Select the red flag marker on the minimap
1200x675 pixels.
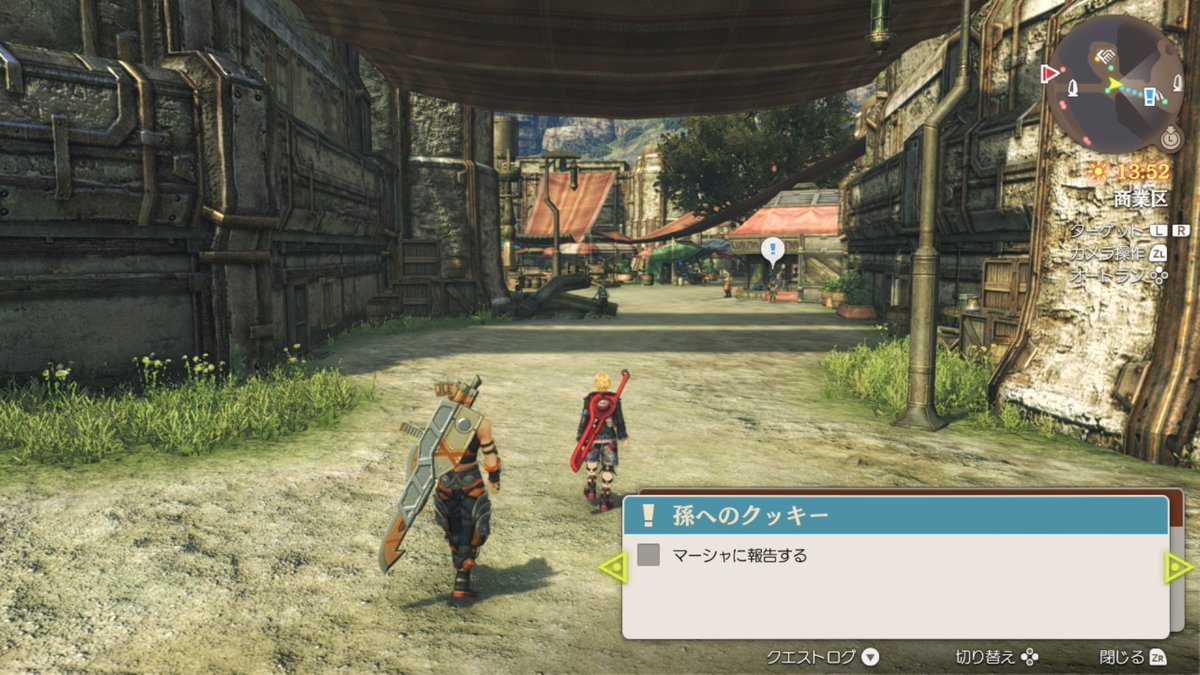point(1050,73)
